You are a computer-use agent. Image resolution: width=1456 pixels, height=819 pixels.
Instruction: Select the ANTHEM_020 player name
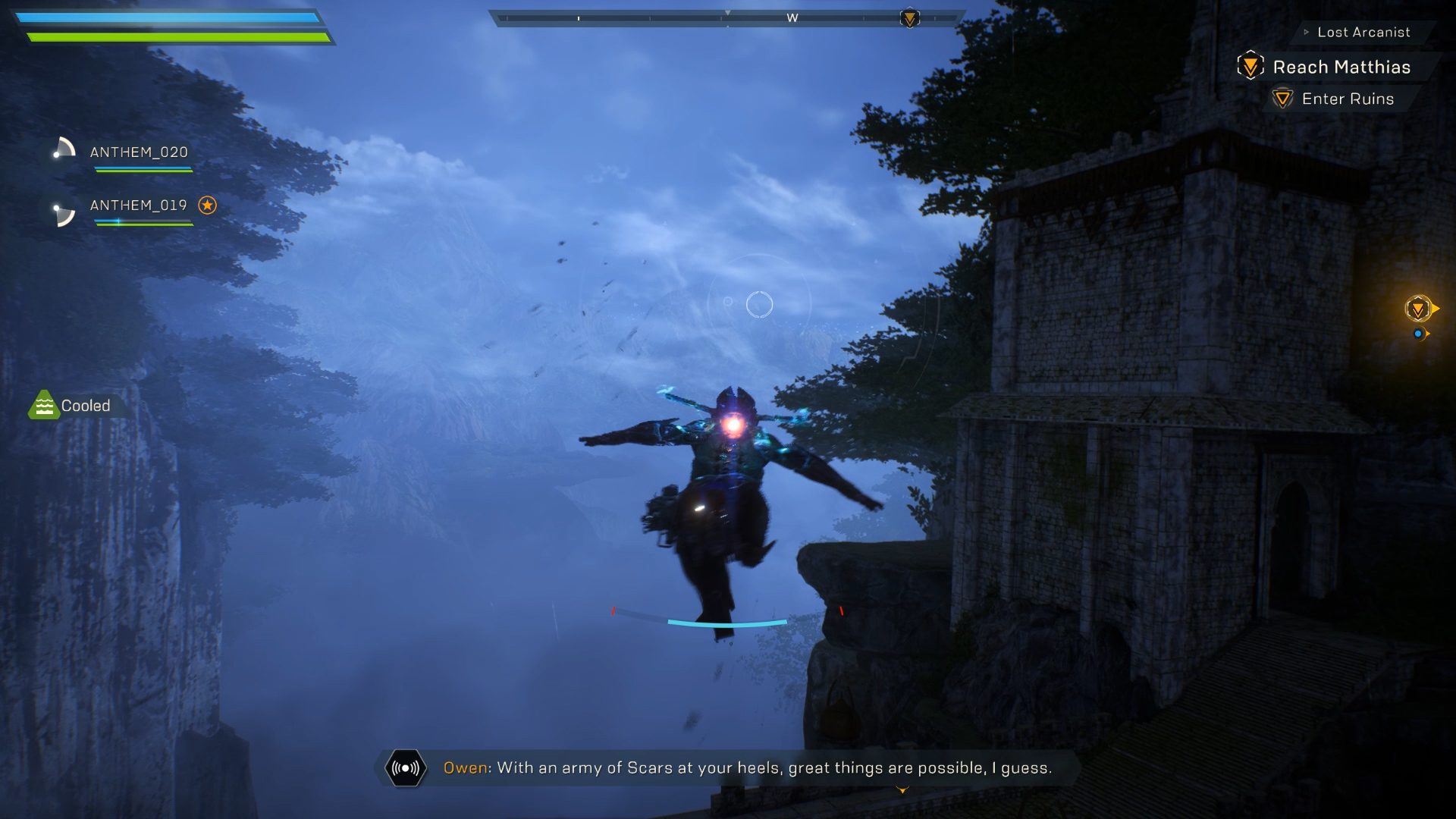click(140, 152)
